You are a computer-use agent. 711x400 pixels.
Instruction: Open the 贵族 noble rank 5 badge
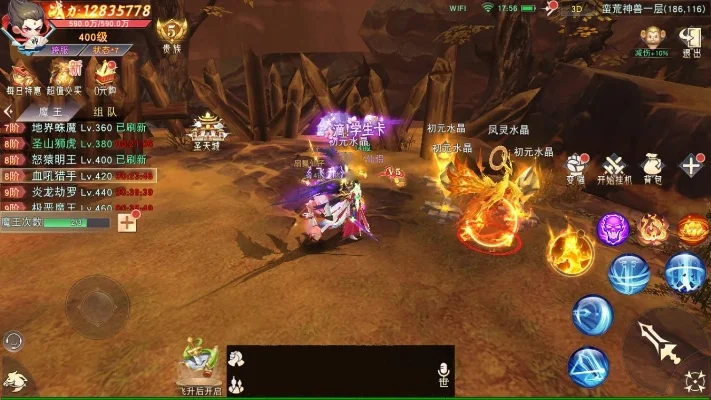(x=171, y=32)
